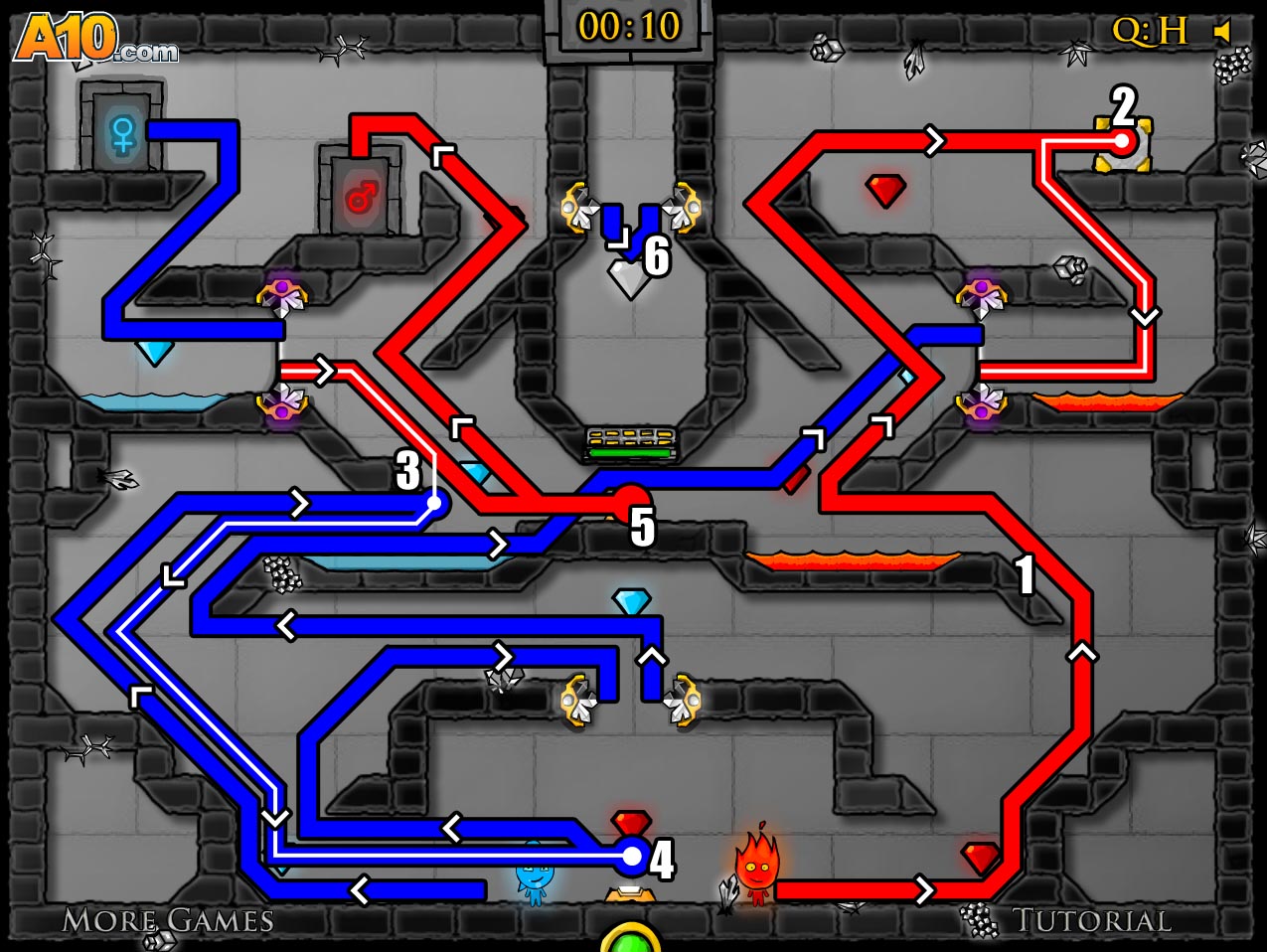Mute the sound with the speaker icon

coord(1222,32)
